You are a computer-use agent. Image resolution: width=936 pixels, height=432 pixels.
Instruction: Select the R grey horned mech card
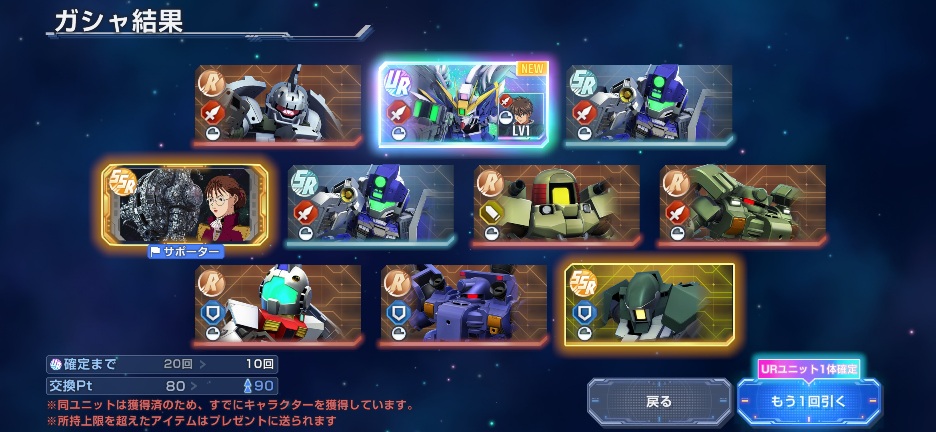pyautogui.click(x=278, y=105)
